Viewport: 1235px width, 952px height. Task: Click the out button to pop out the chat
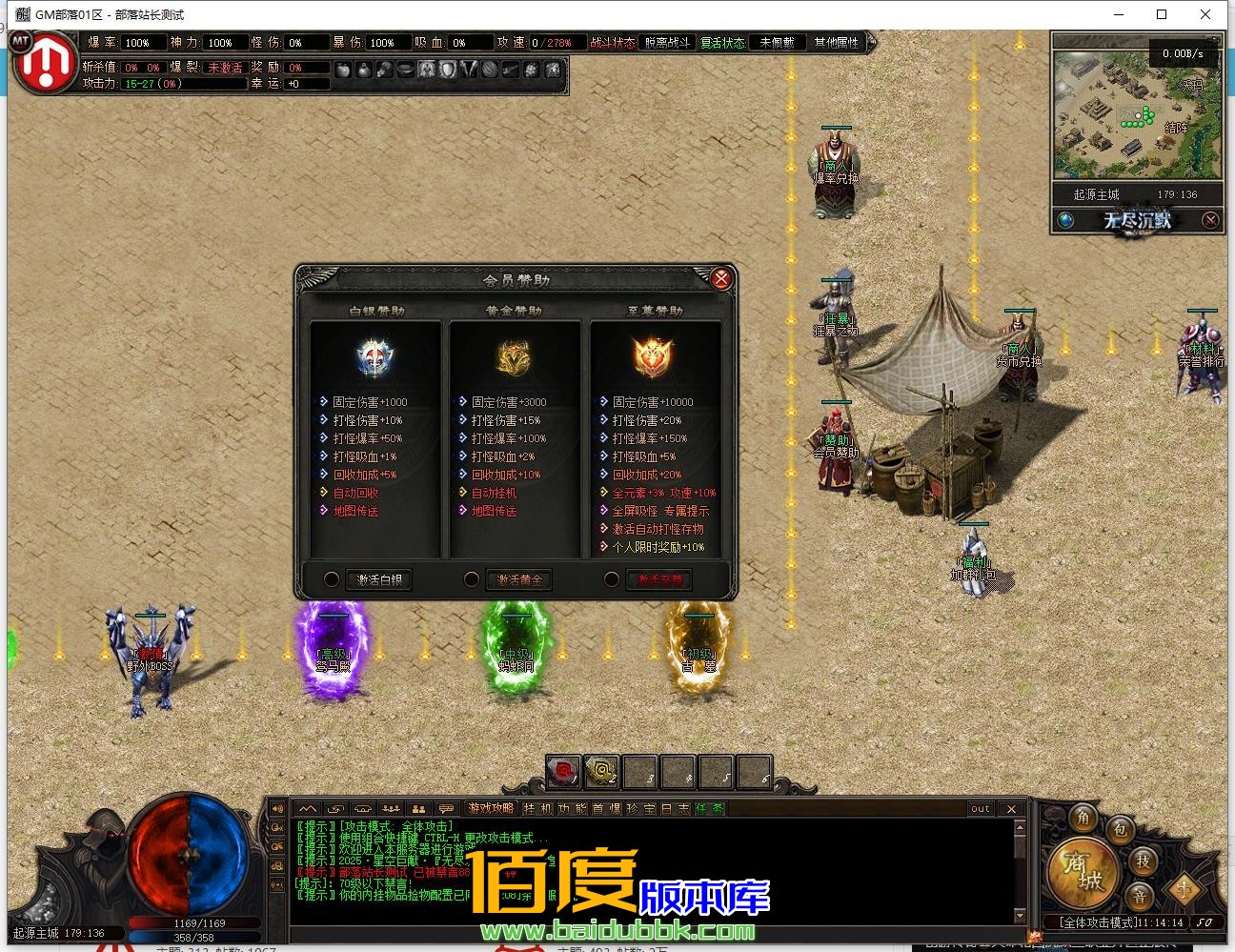980,808
